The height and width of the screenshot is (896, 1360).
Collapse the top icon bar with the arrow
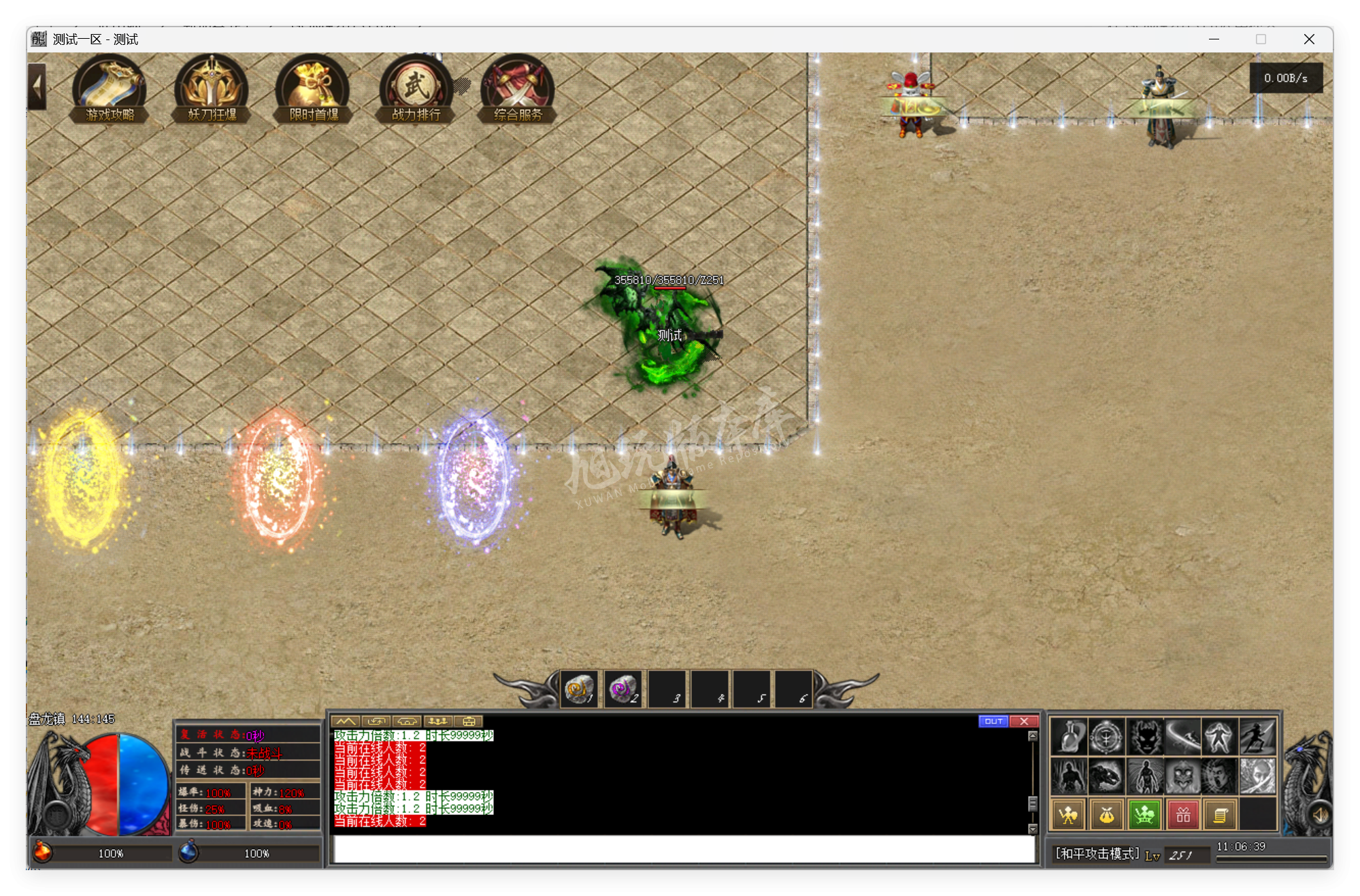[x=37, y=86]
